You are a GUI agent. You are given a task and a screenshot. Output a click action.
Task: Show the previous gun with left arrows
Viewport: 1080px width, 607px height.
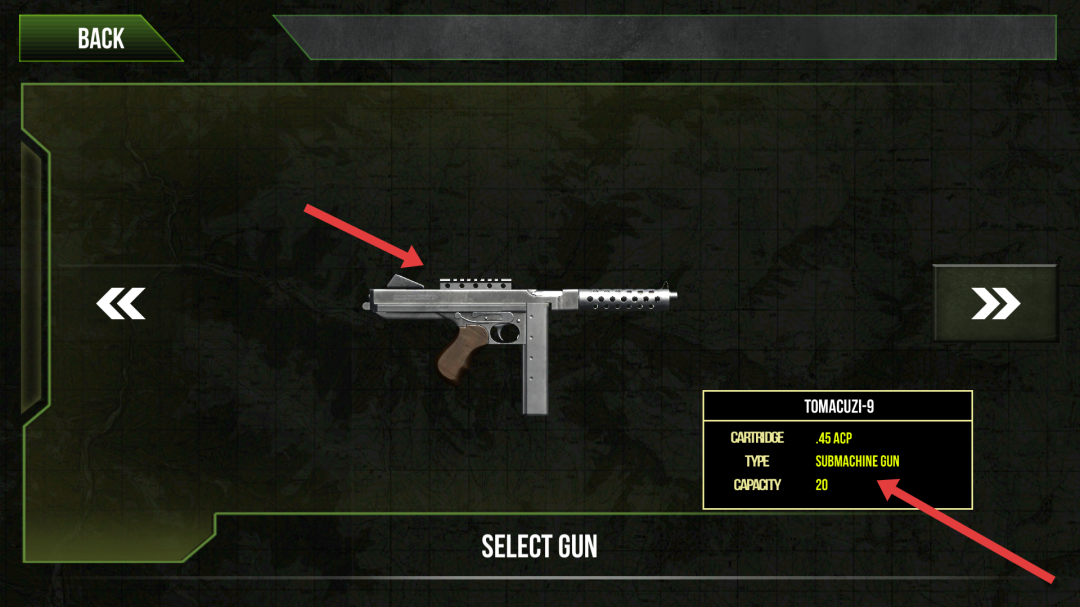pos(121,304)
